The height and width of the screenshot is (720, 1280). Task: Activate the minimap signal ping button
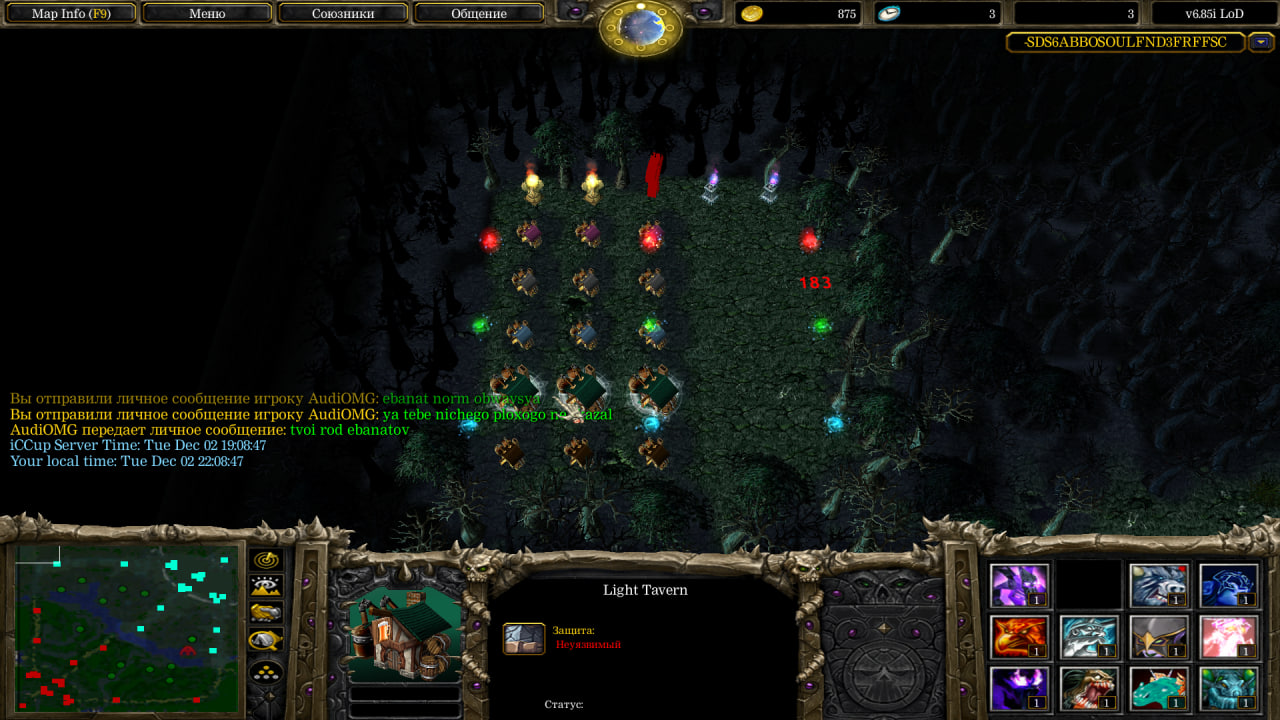click(x=265, y=560)
